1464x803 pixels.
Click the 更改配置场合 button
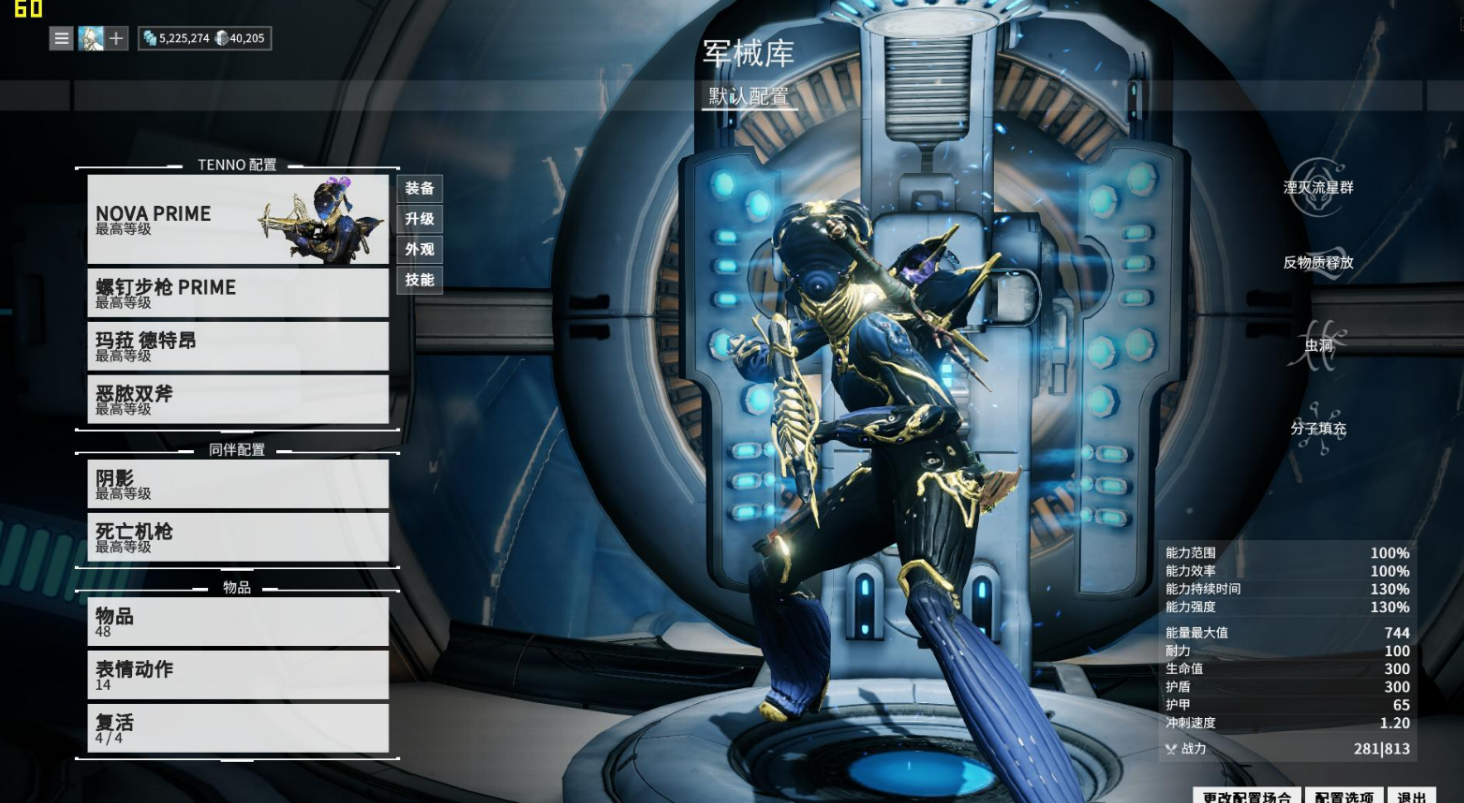(1246, 796)
